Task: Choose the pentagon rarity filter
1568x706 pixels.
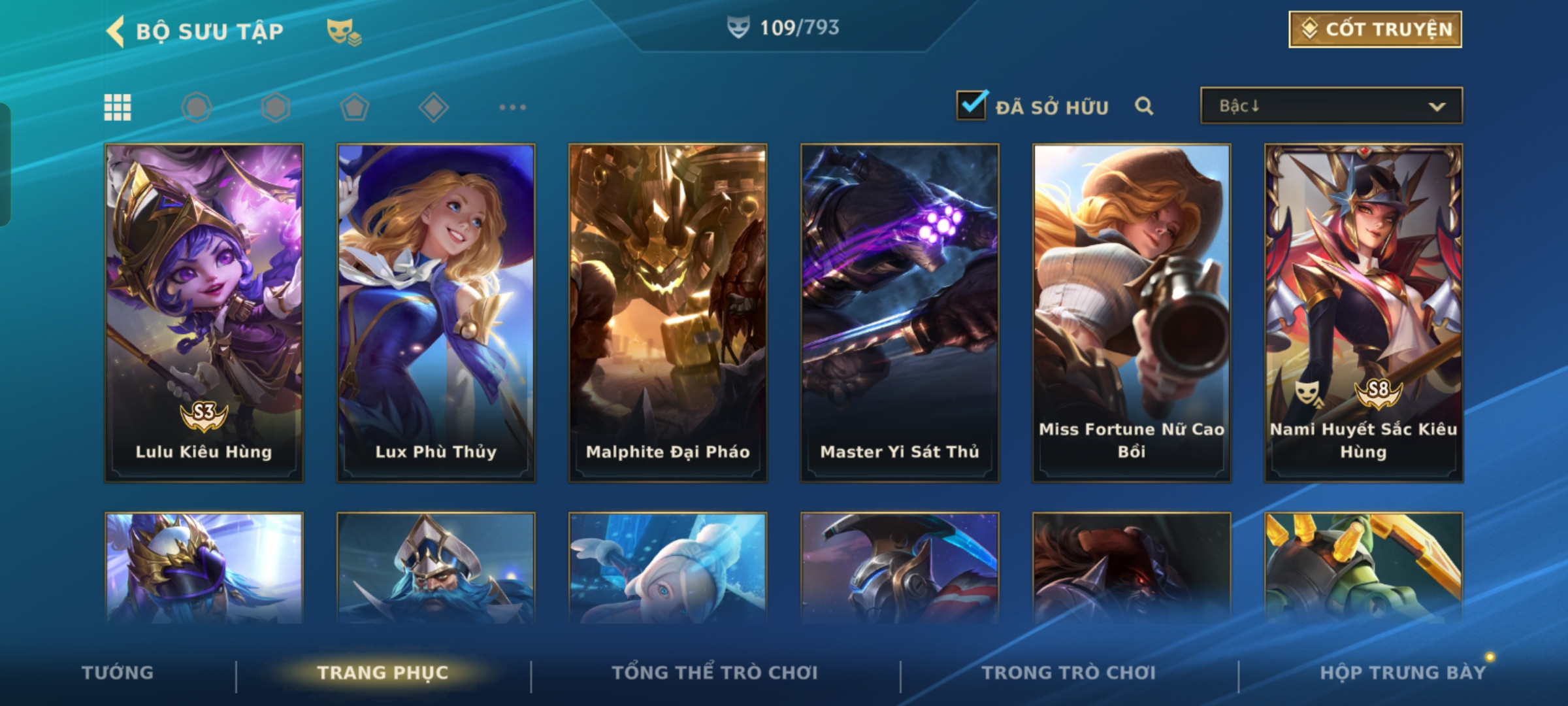Action: click(x=354, y=107)
